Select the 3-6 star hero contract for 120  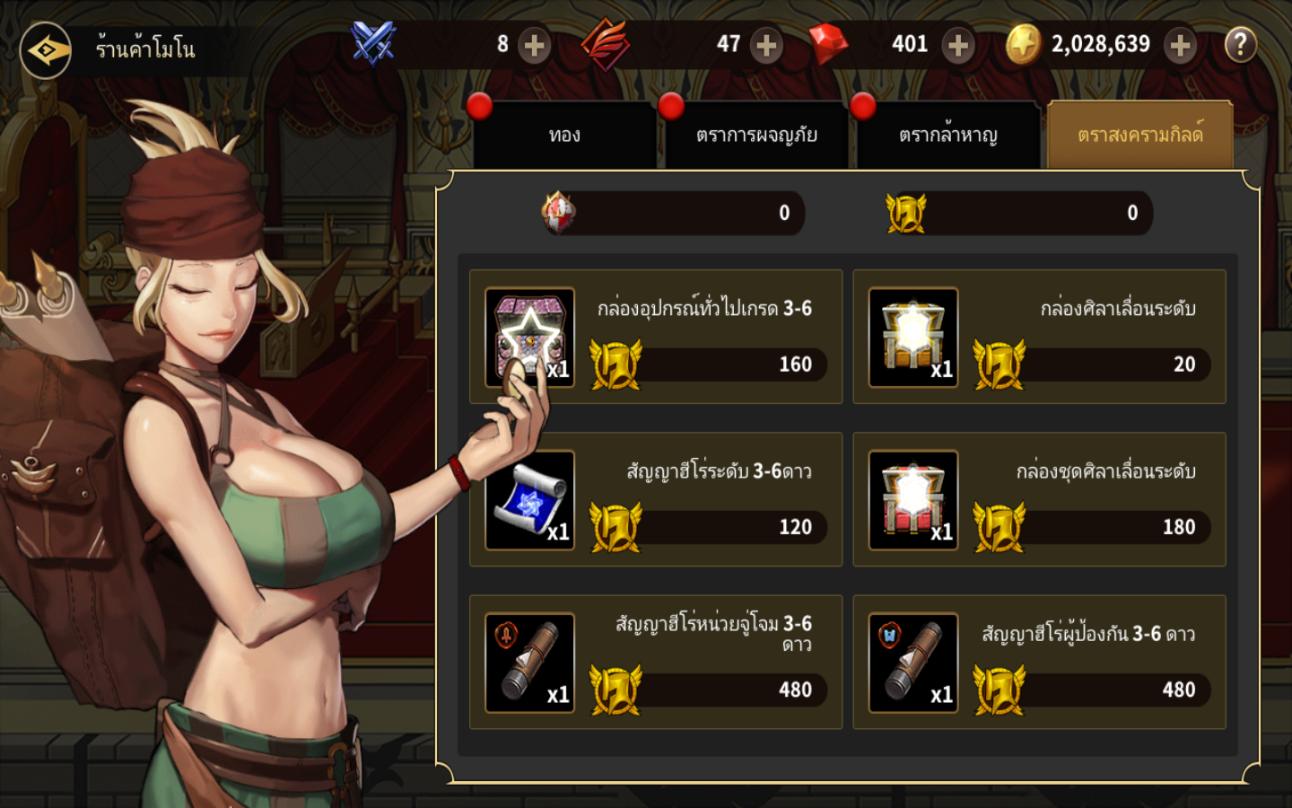coord(656,499)
